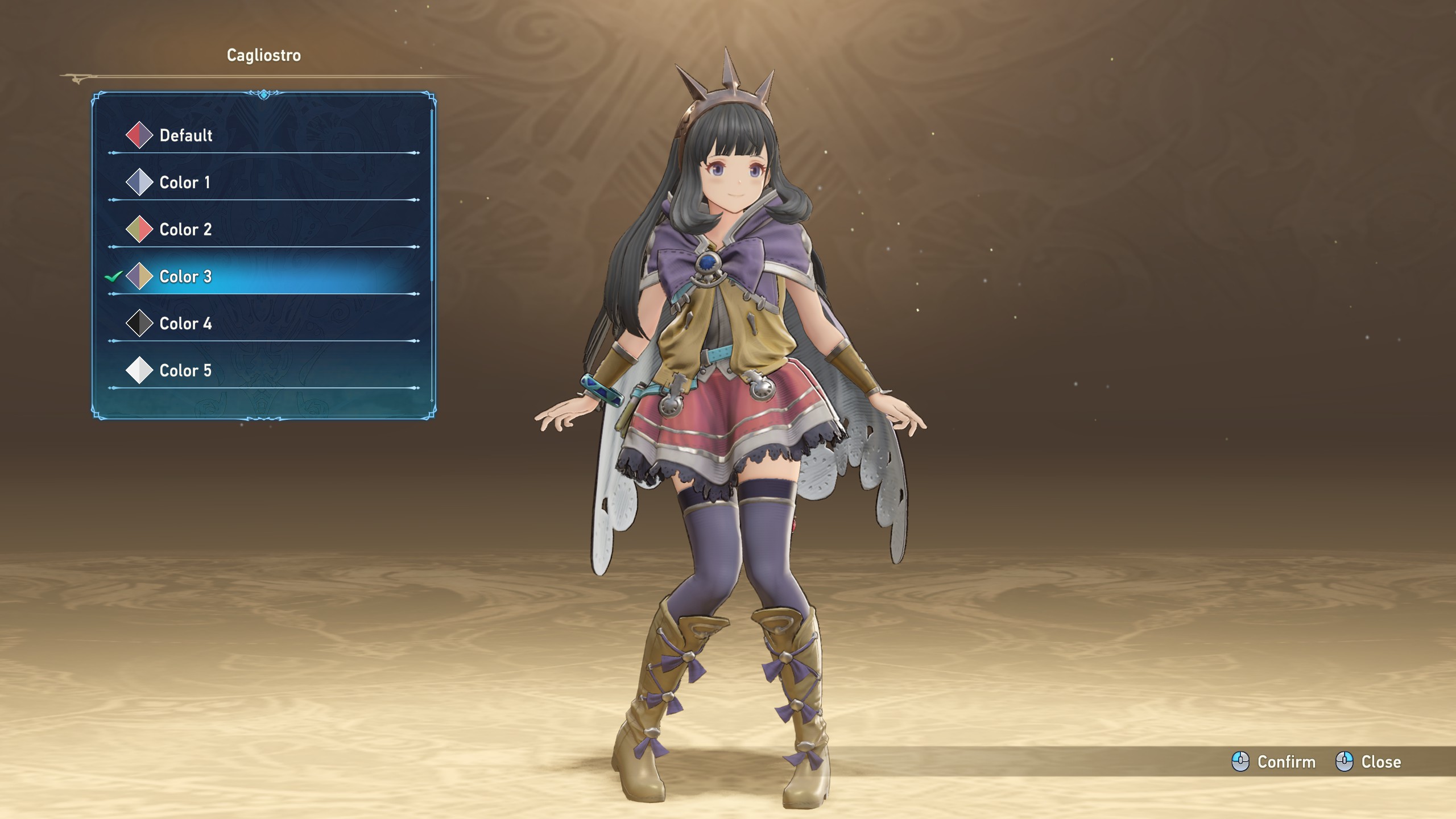Close the color selection screen

pos(1368,762)
